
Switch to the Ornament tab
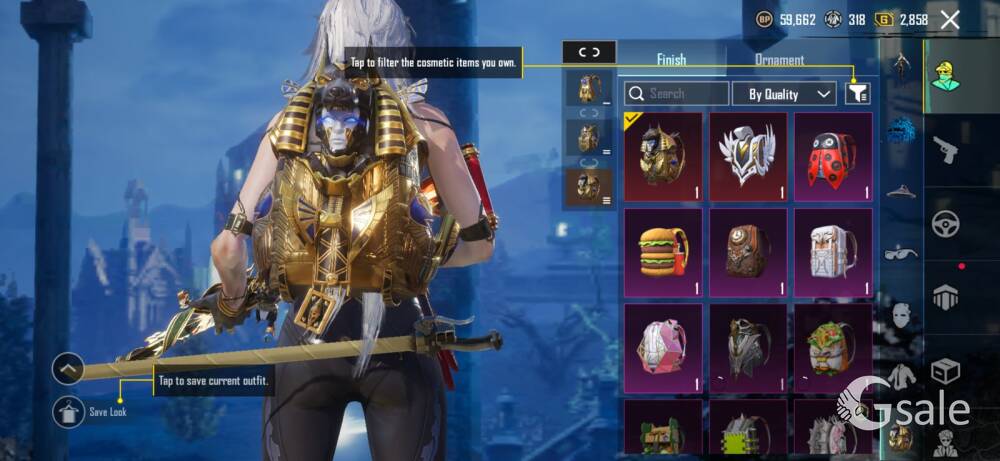click(779, 60)
